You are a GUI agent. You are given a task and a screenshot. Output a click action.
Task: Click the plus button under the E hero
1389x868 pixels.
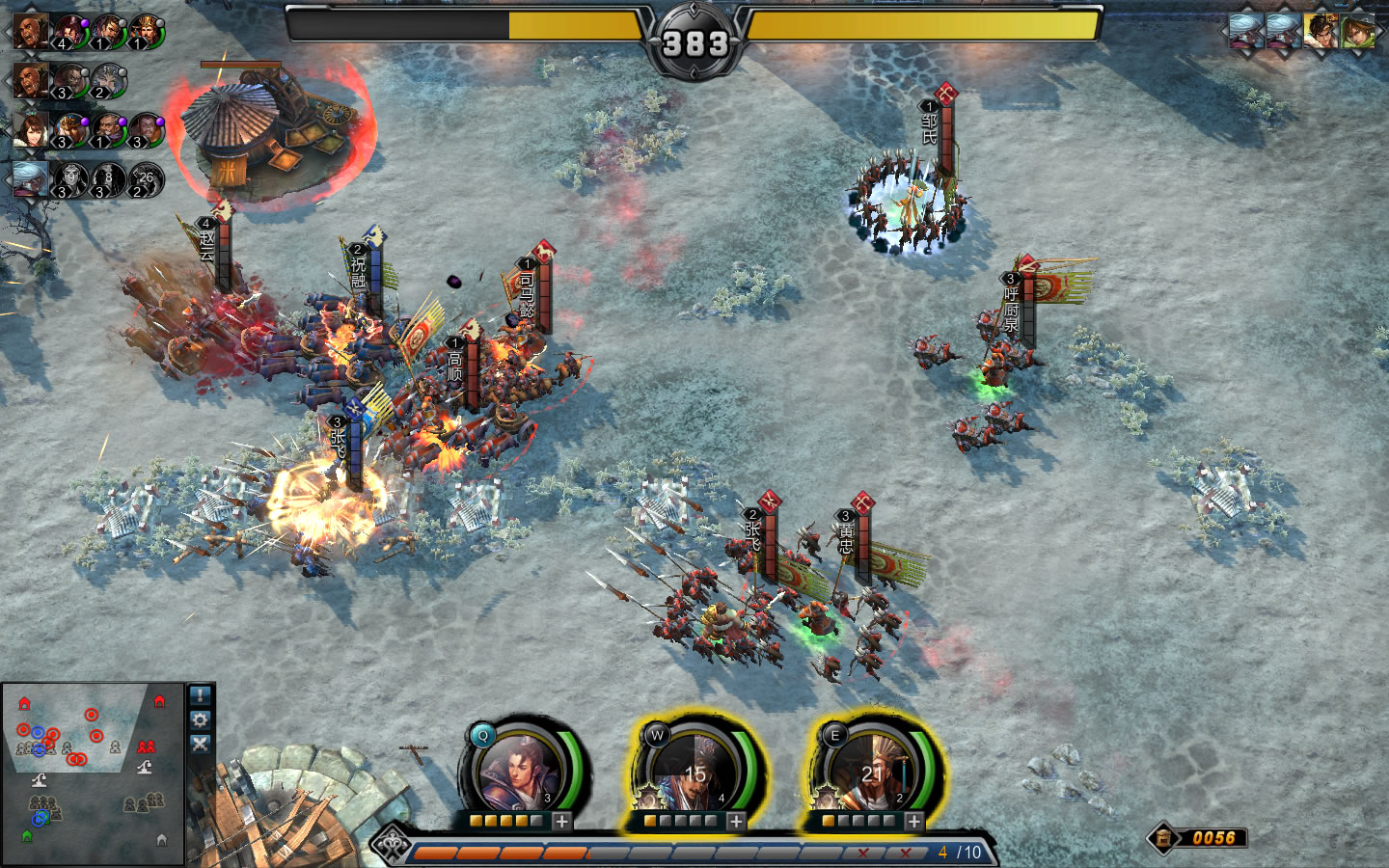click(913, 822)
